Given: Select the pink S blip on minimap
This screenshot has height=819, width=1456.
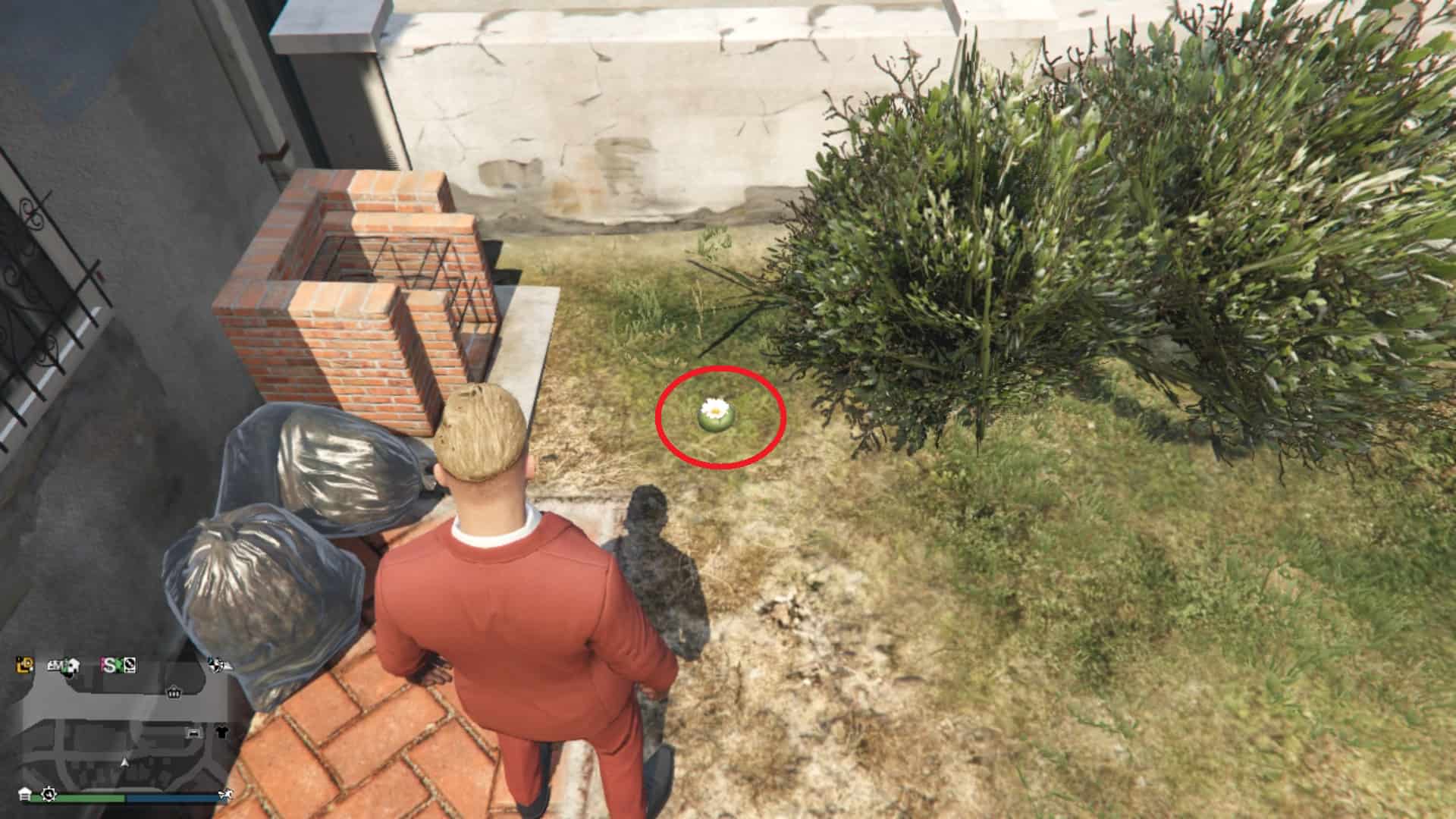Looking at the screenshot, I should point(111,666).
